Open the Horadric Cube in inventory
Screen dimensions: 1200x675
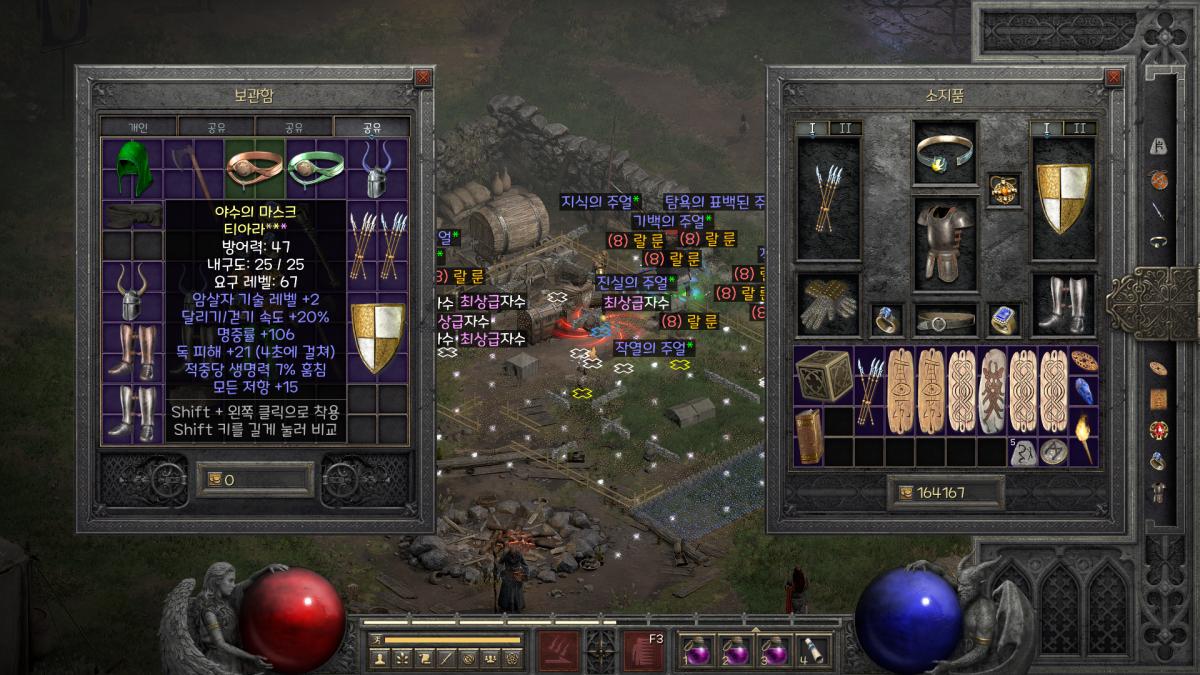[822, 376]
